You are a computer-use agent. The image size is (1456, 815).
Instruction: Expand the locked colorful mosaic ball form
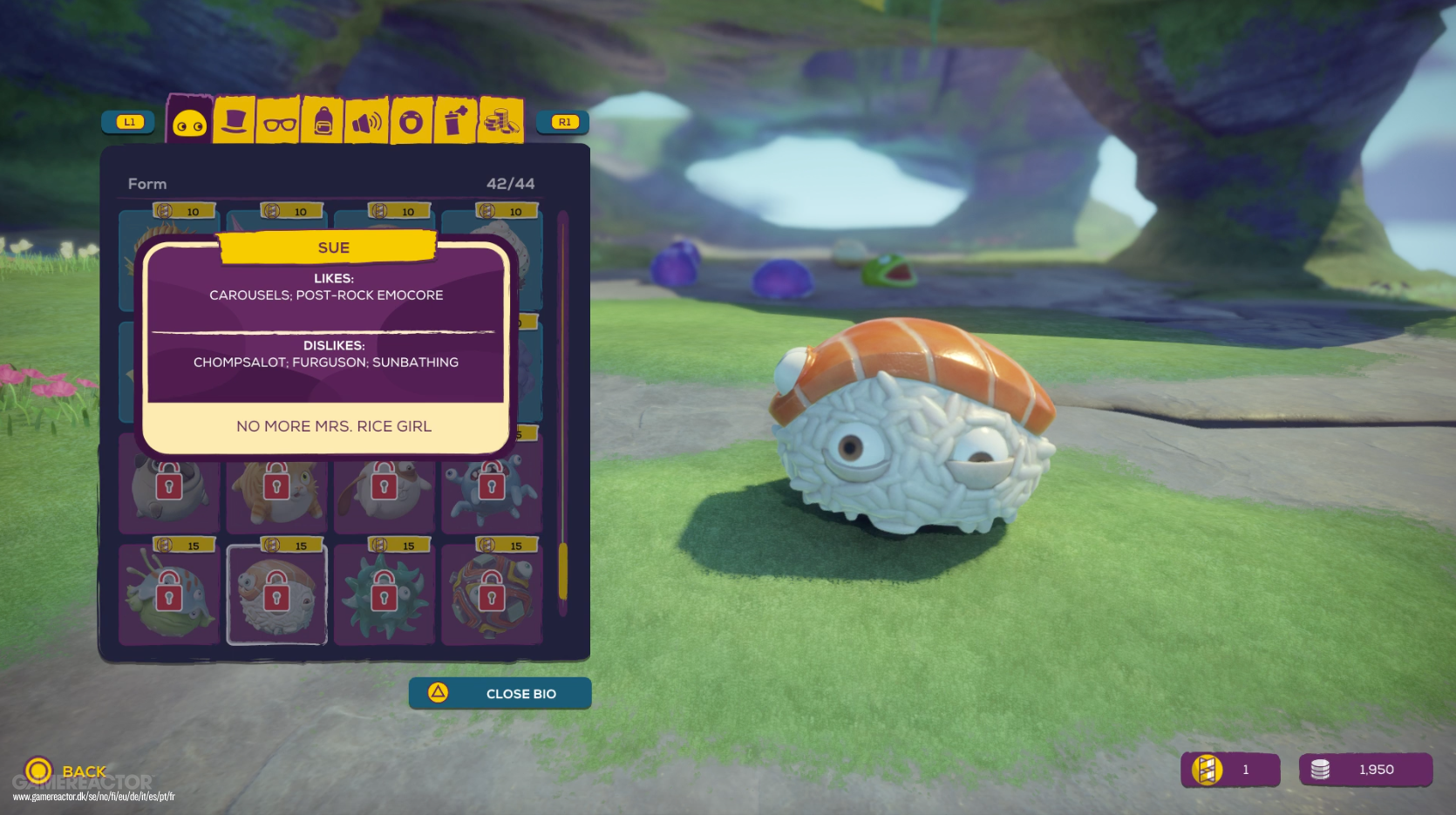click(x=493, y=595)
